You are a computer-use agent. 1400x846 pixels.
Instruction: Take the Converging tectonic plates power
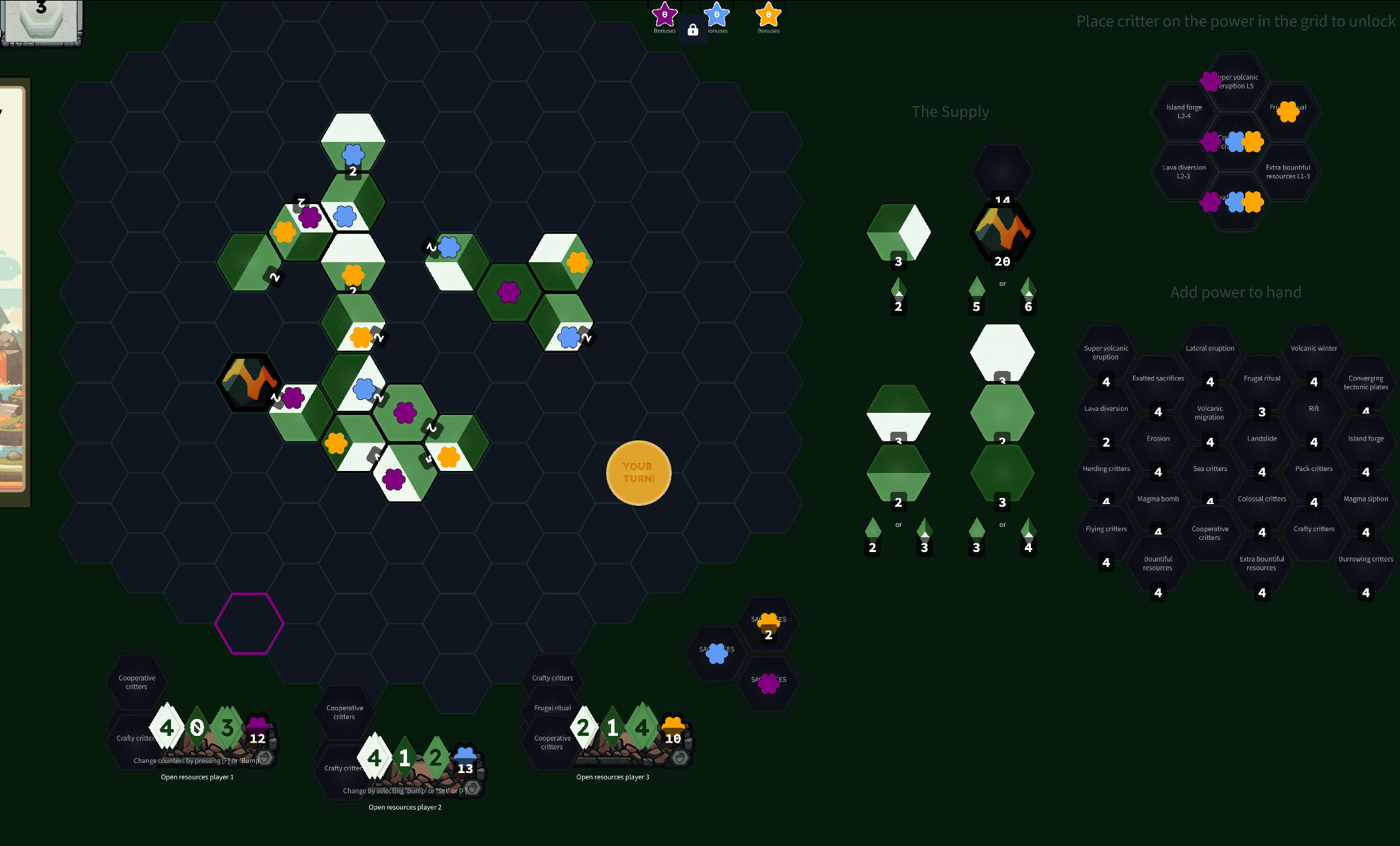[1366, 385]
